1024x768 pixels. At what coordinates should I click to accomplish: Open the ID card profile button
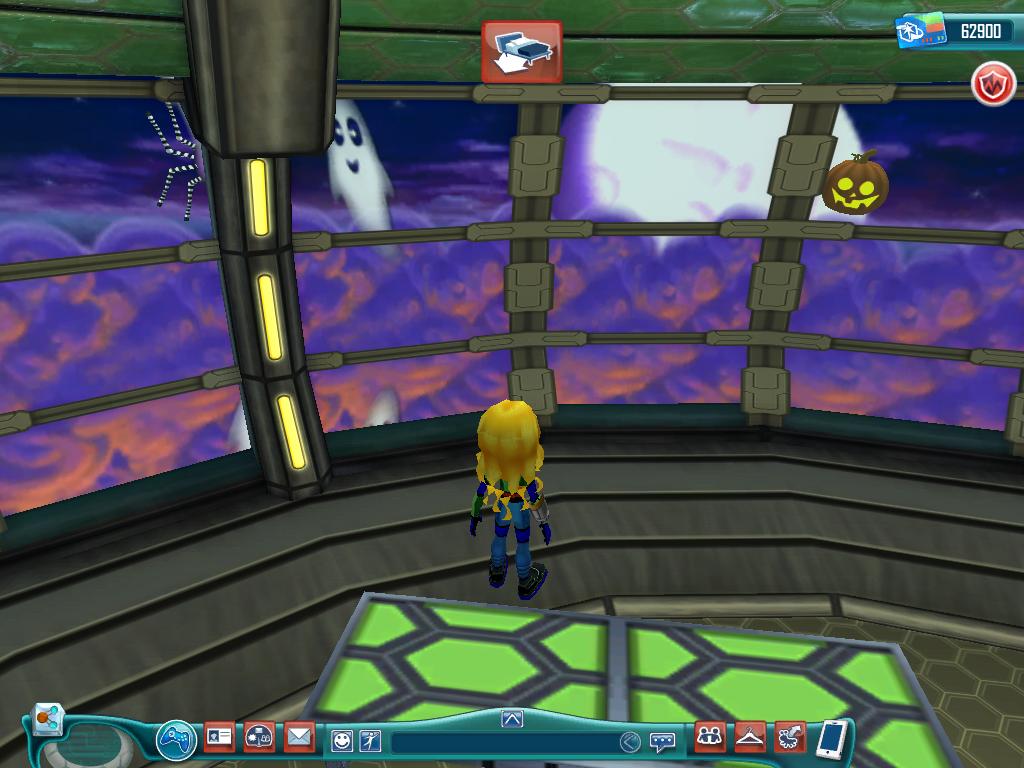coord(219,738)
